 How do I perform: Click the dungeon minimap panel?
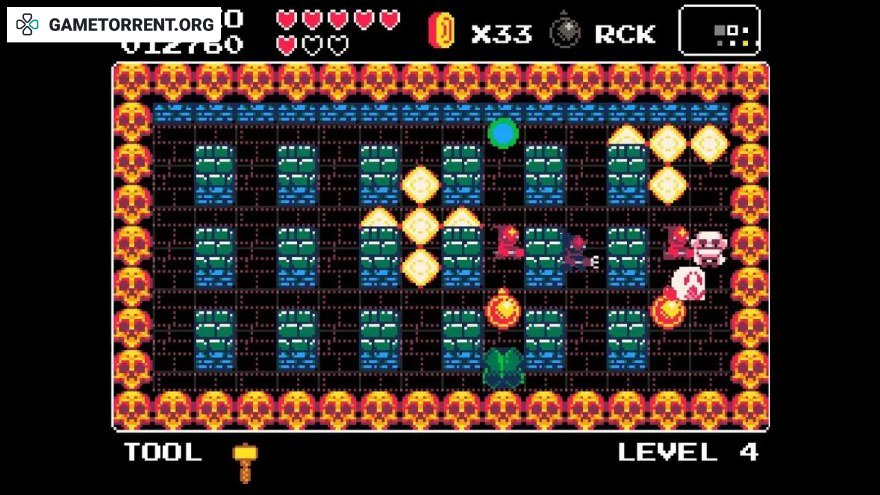pyautogui.click(x=718, y=30)
